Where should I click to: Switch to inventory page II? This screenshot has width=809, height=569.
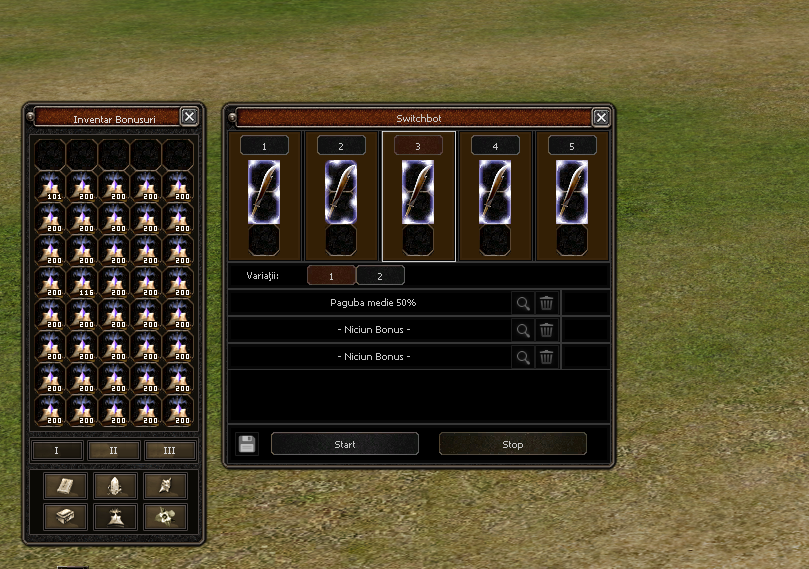coord(113,451)
